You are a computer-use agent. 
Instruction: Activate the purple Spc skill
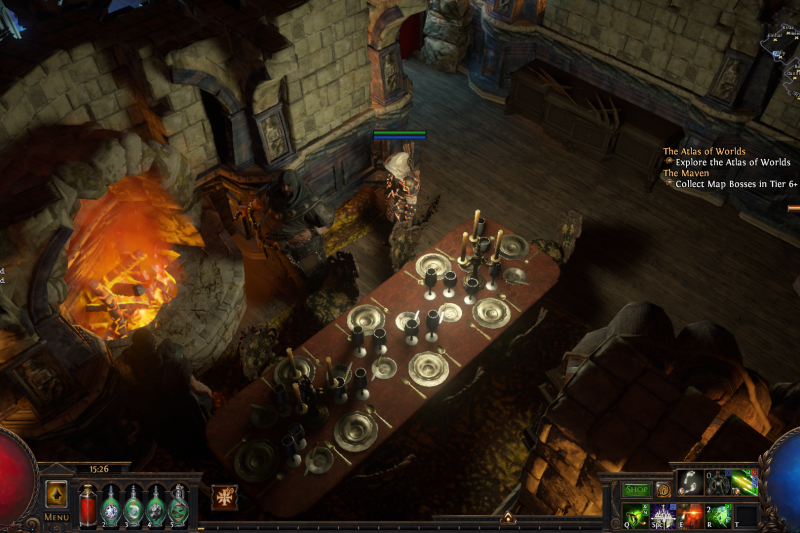point(662,516)
